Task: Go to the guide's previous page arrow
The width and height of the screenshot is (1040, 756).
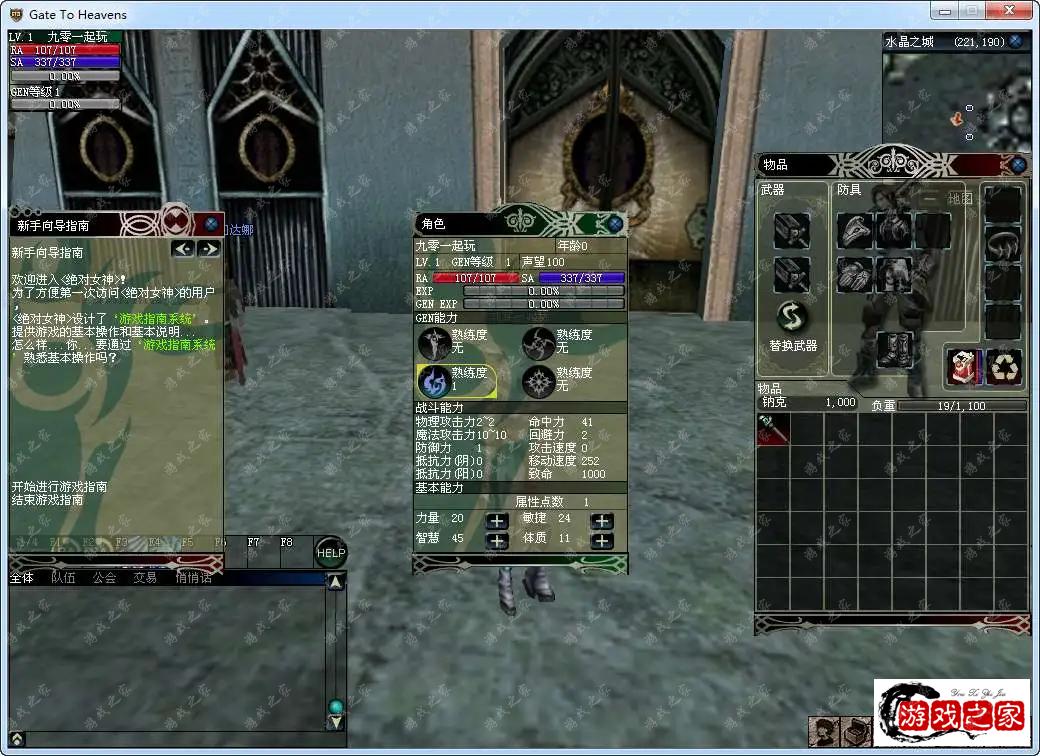Action: tap(183, 249)
